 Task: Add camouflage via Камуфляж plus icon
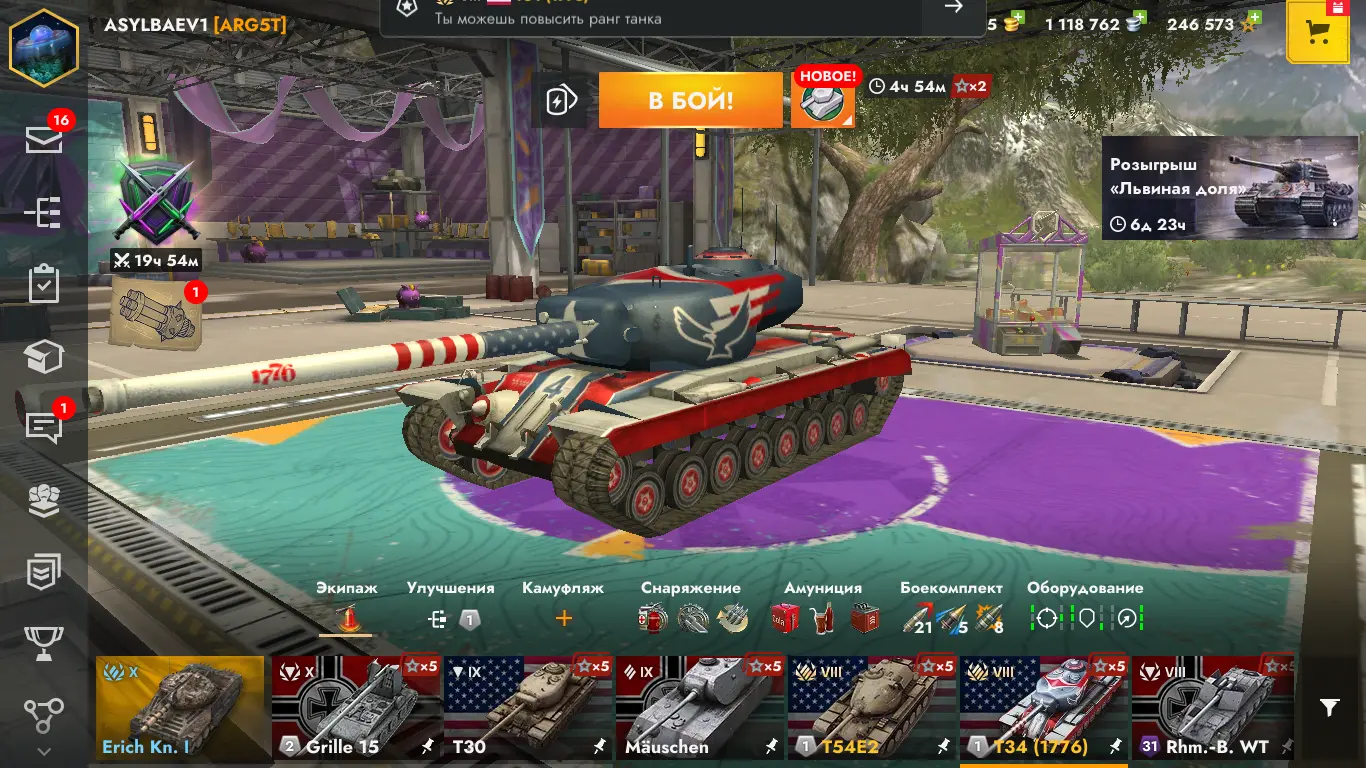coord(563,619)
